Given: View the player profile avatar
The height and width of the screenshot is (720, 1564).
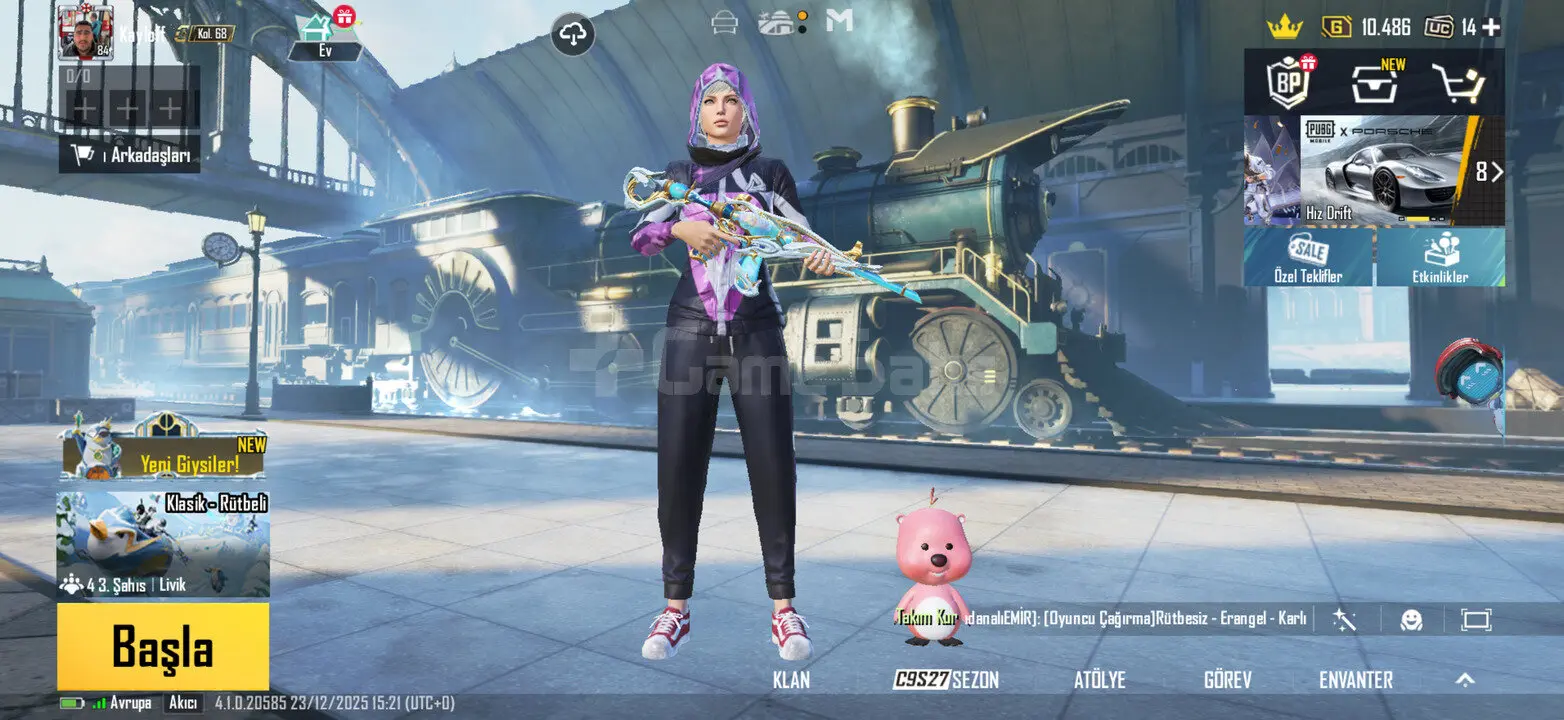Looking at the screenshot, I should [85, 32].
